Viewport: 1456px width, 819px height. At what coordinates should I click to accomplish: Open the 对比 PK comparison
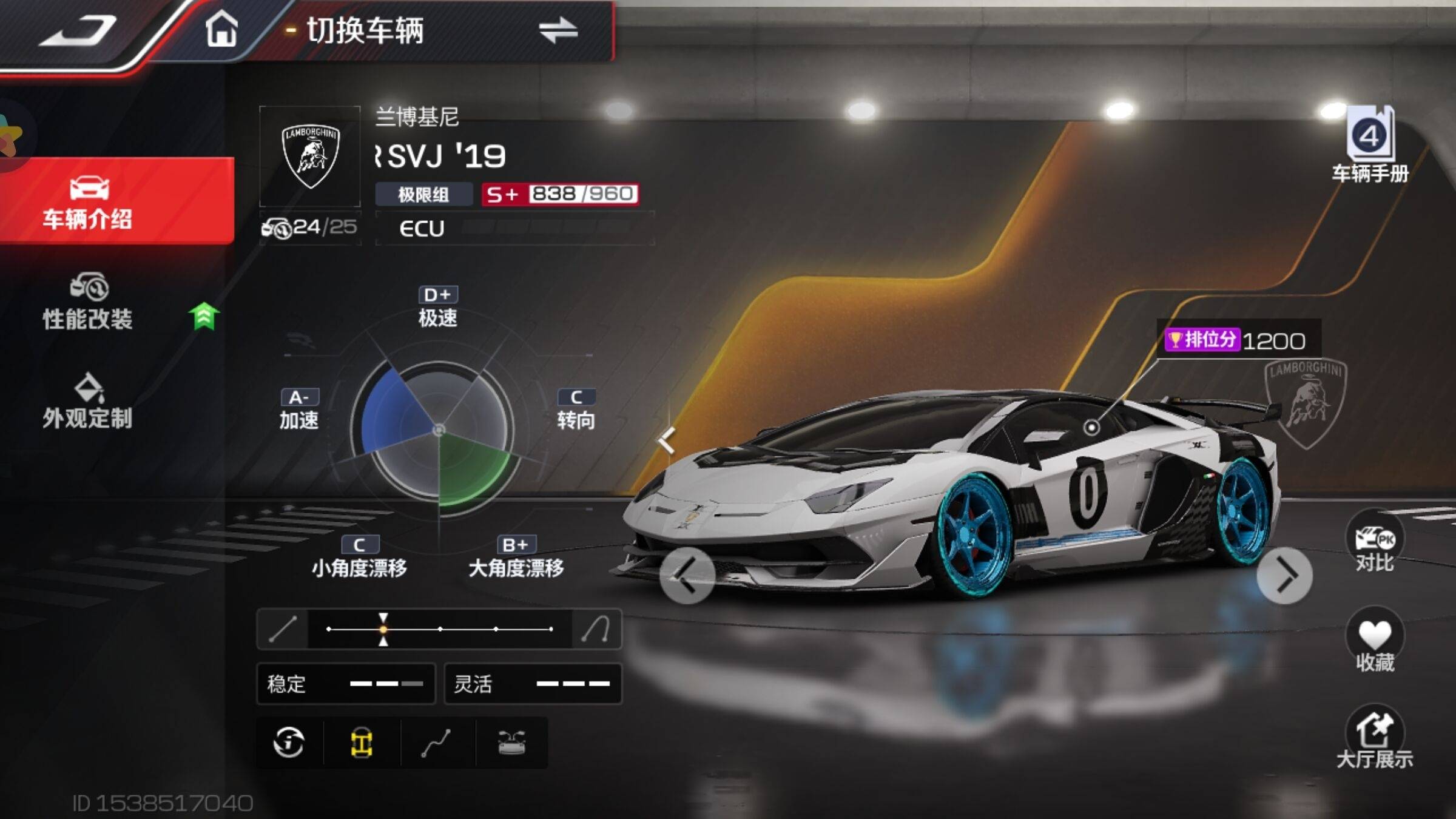tap(1375, 545)
